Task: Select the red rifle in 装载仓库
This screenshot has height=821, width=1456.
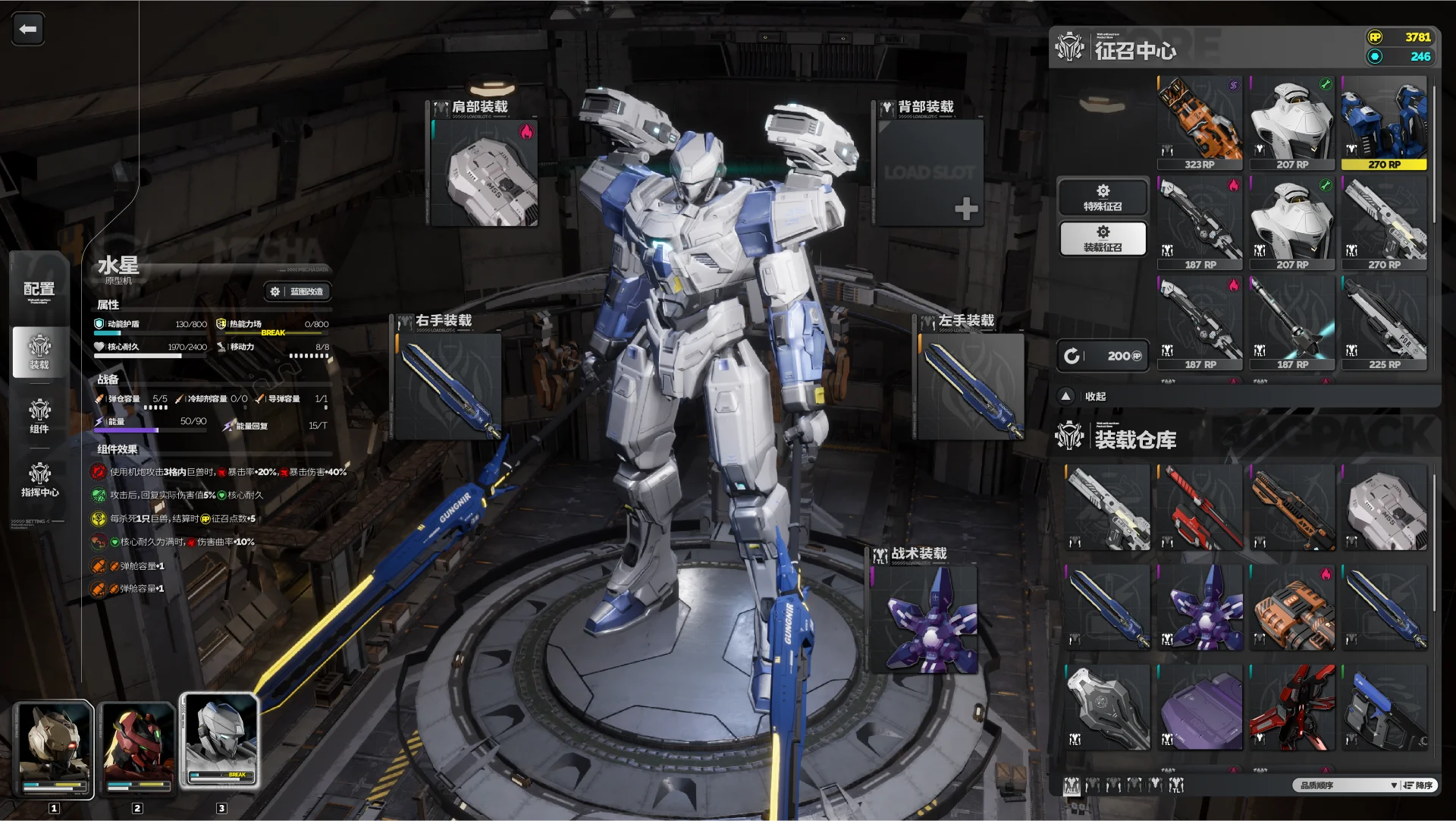Action: (1200, 508)
